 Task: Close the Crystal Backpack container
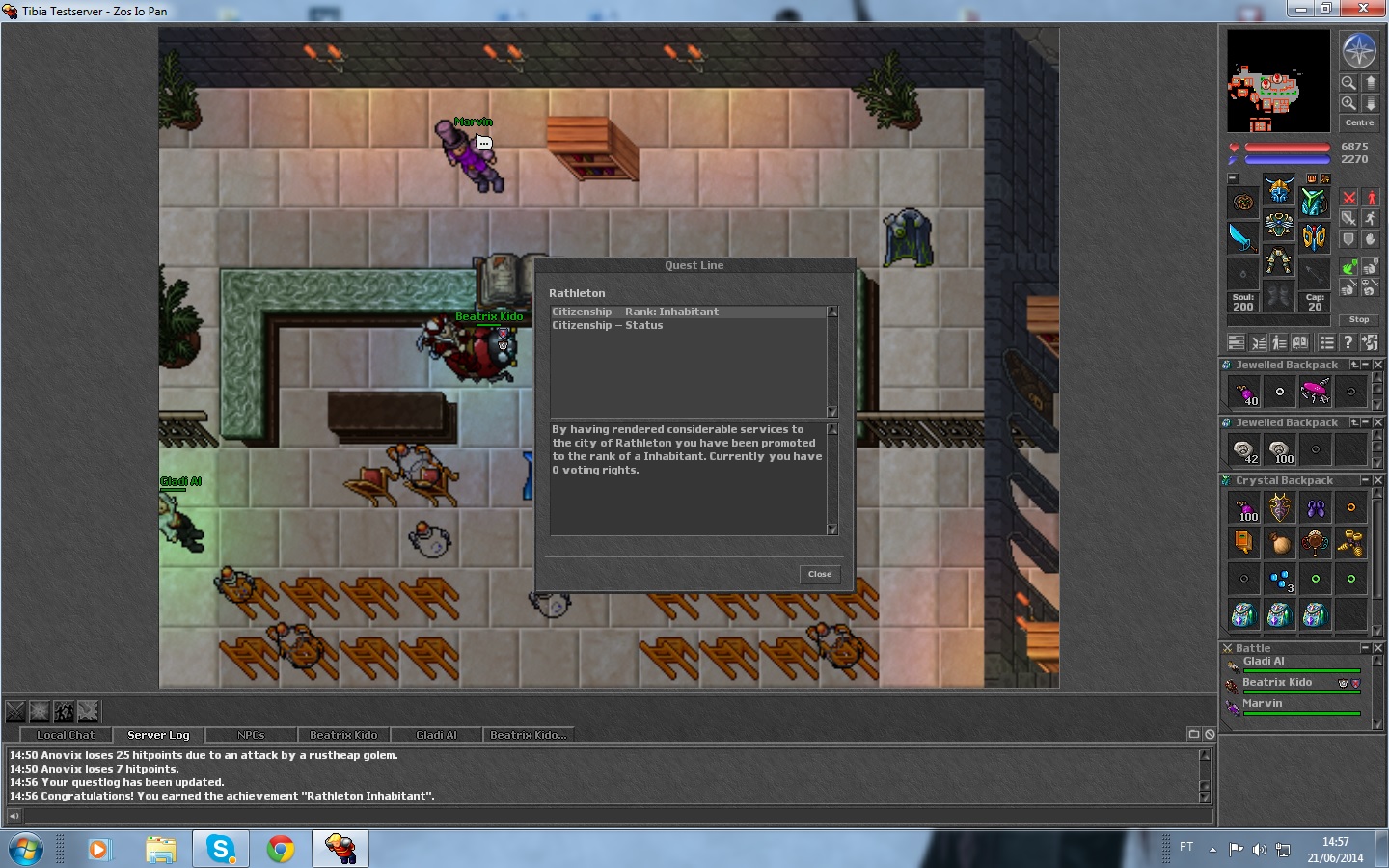pos(1378,480)
